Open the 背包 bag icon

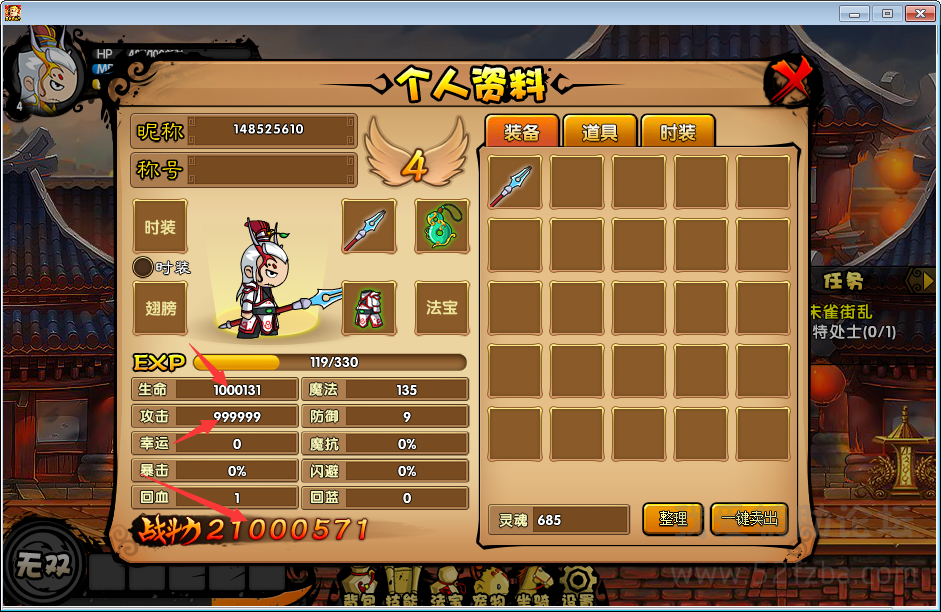tap(359, 587)
